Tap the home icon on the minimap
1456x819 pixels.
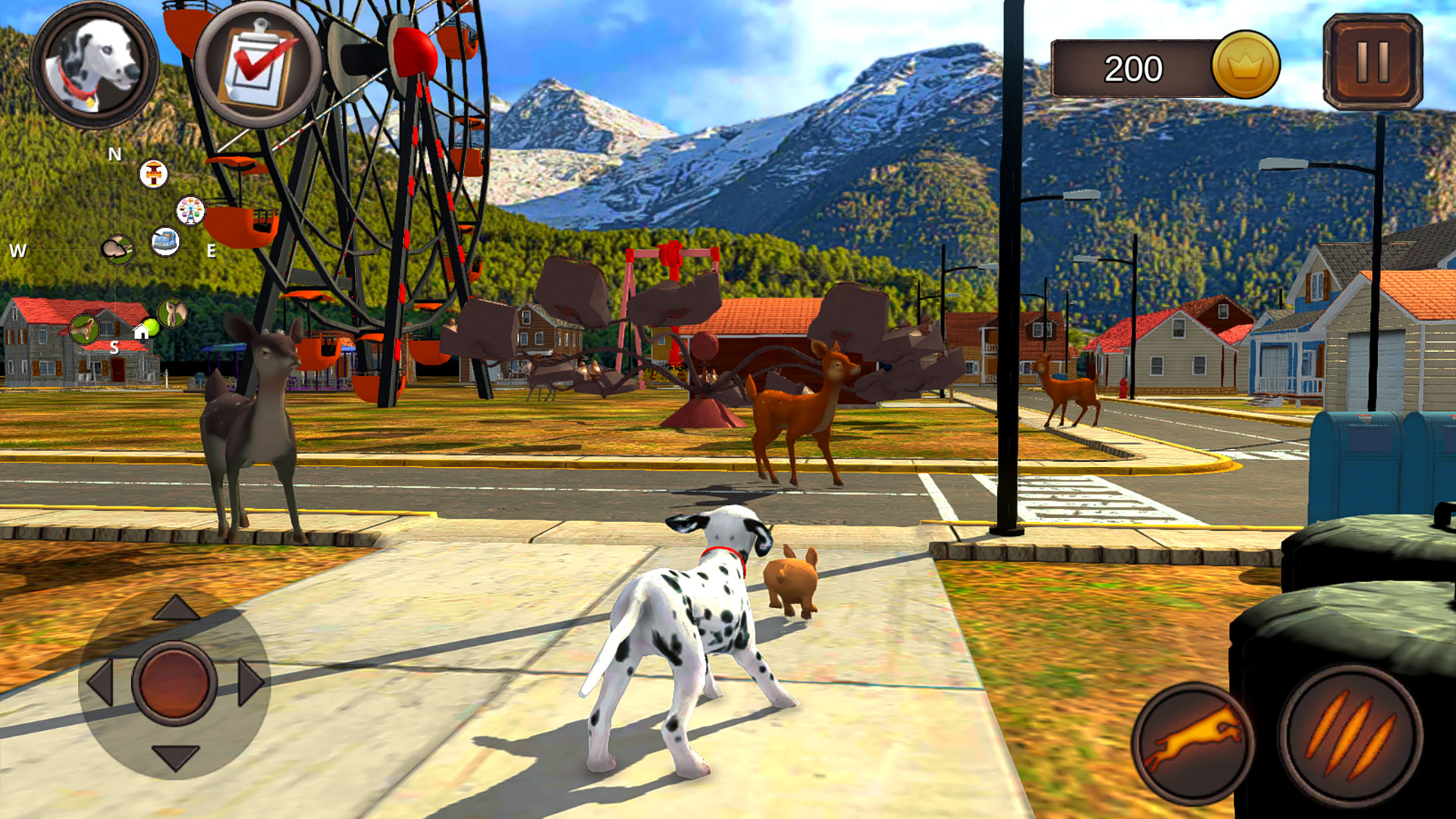(140, 332)
